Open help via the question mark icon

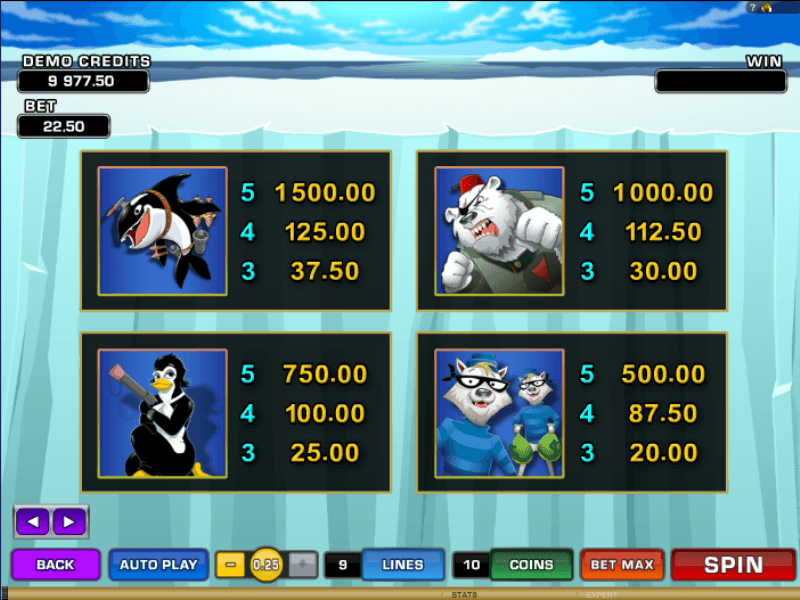click(752, 7)
